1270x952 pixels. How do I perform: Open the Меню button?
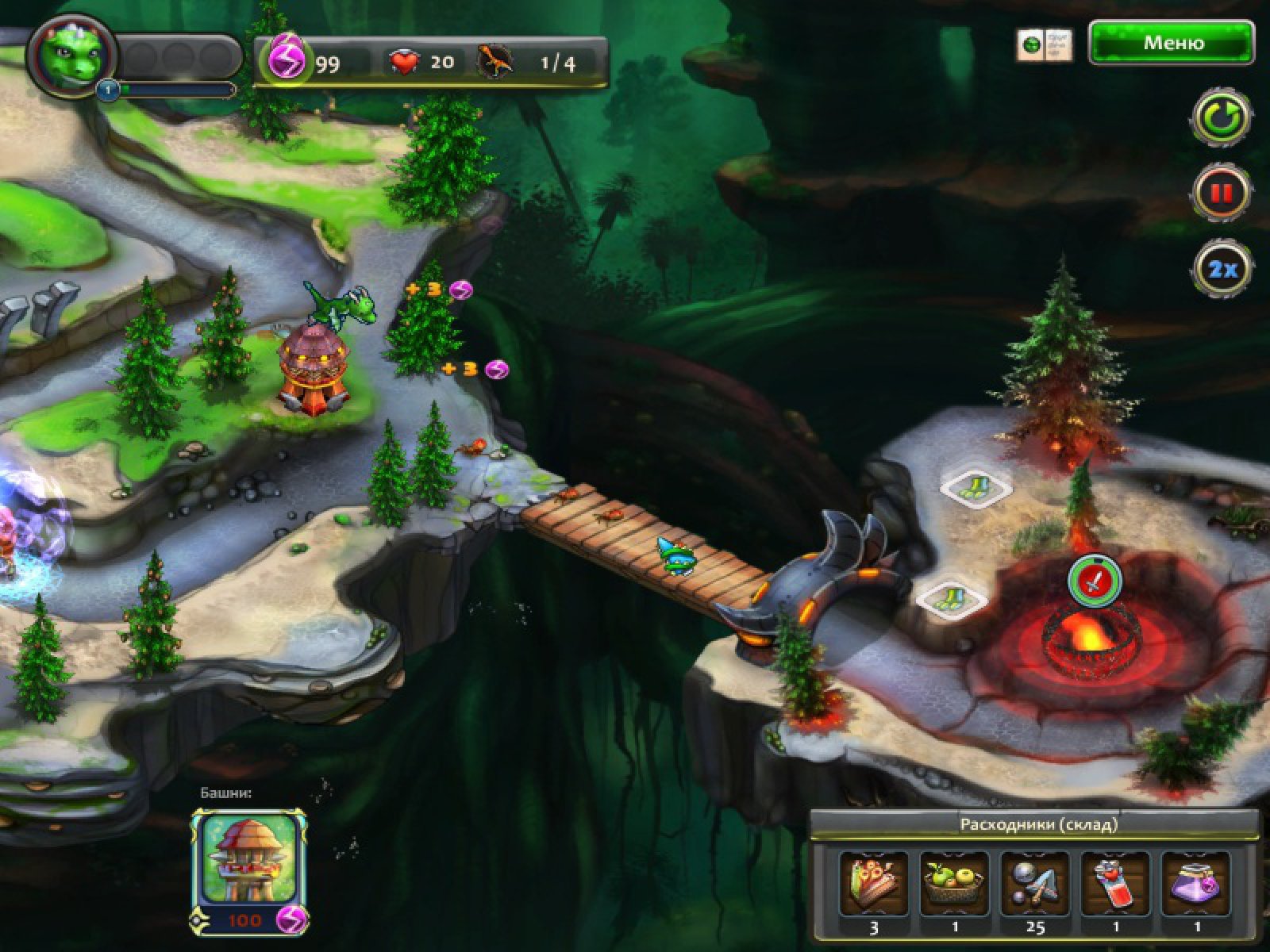tap(1172, 43)
